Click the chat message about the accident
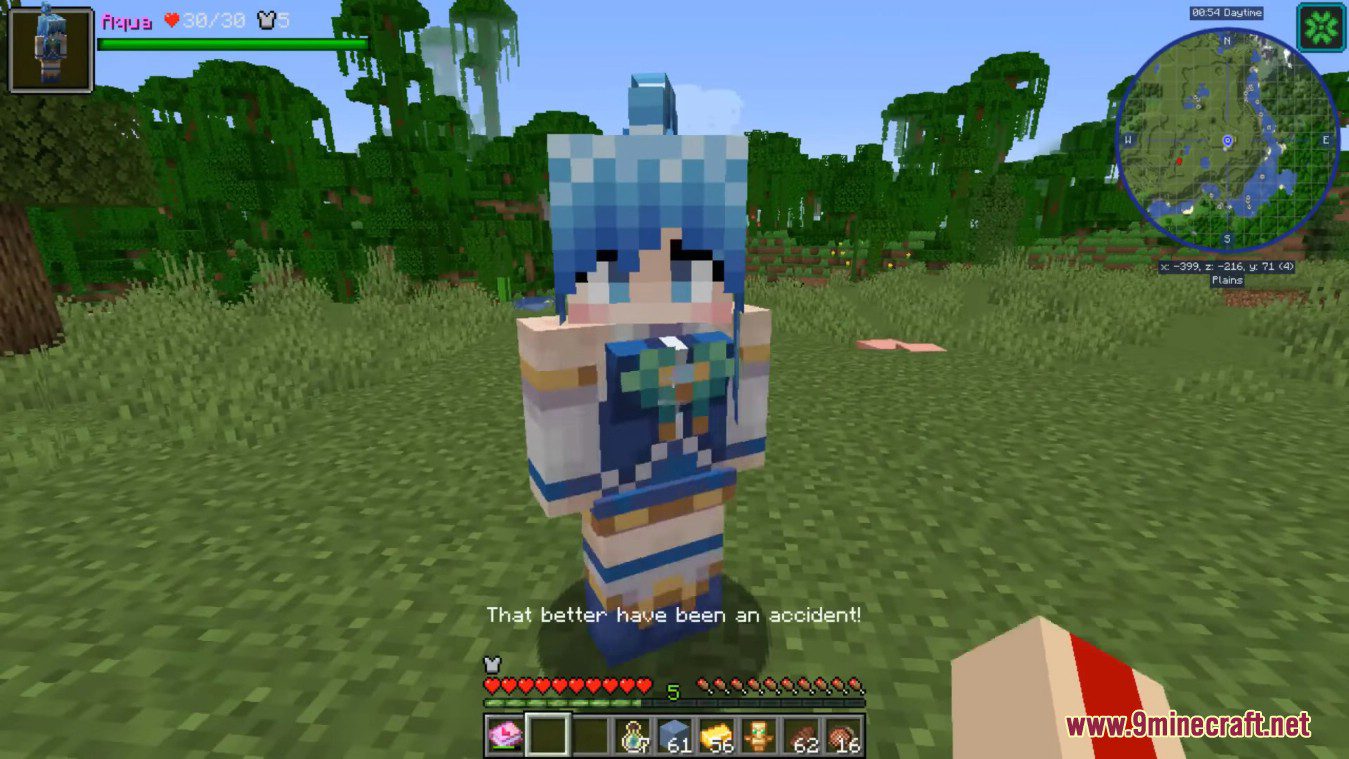This screenshot has height=759, width=1349. pyautogui.click(x=673, y=615)
